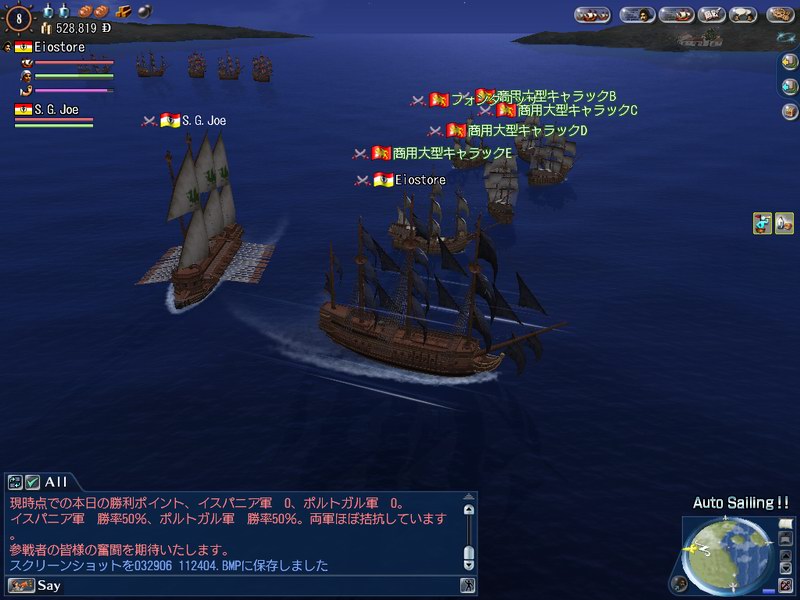This screenshot has height=600, width=800.
Task: Click the running figure chat icon
Action: tap(467, 586)
